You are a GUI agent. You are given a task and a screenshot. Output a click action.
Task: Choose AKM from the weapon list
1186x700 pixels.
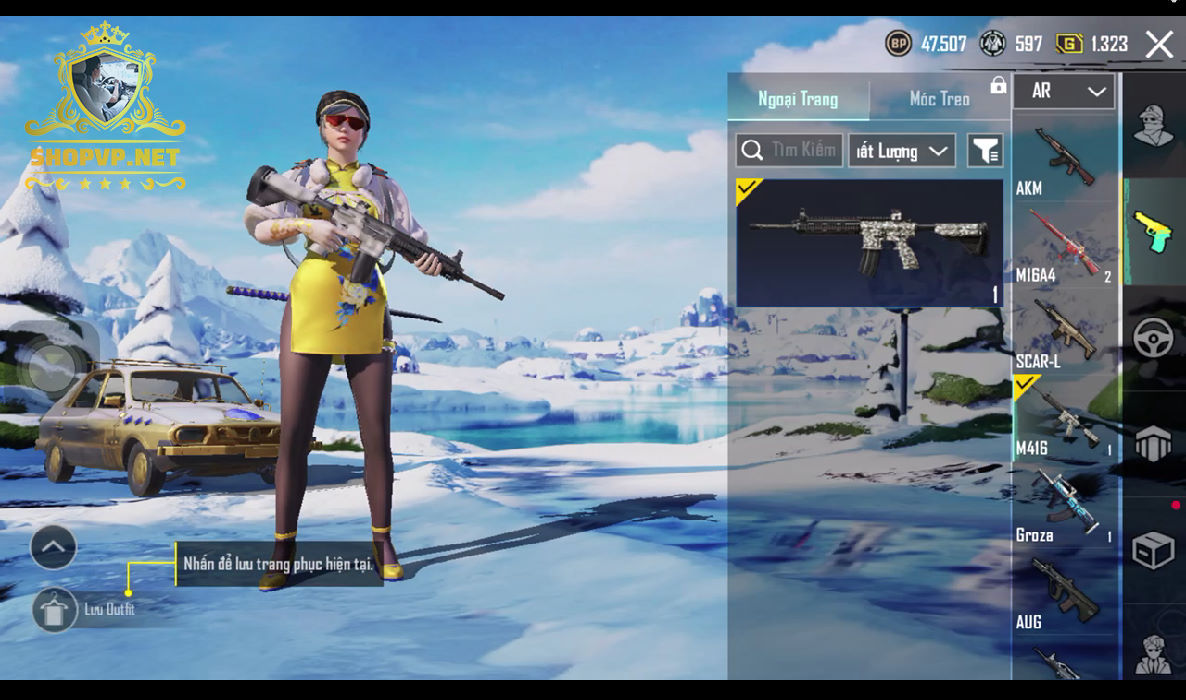pyautogui.click(x=1064, y=159)
